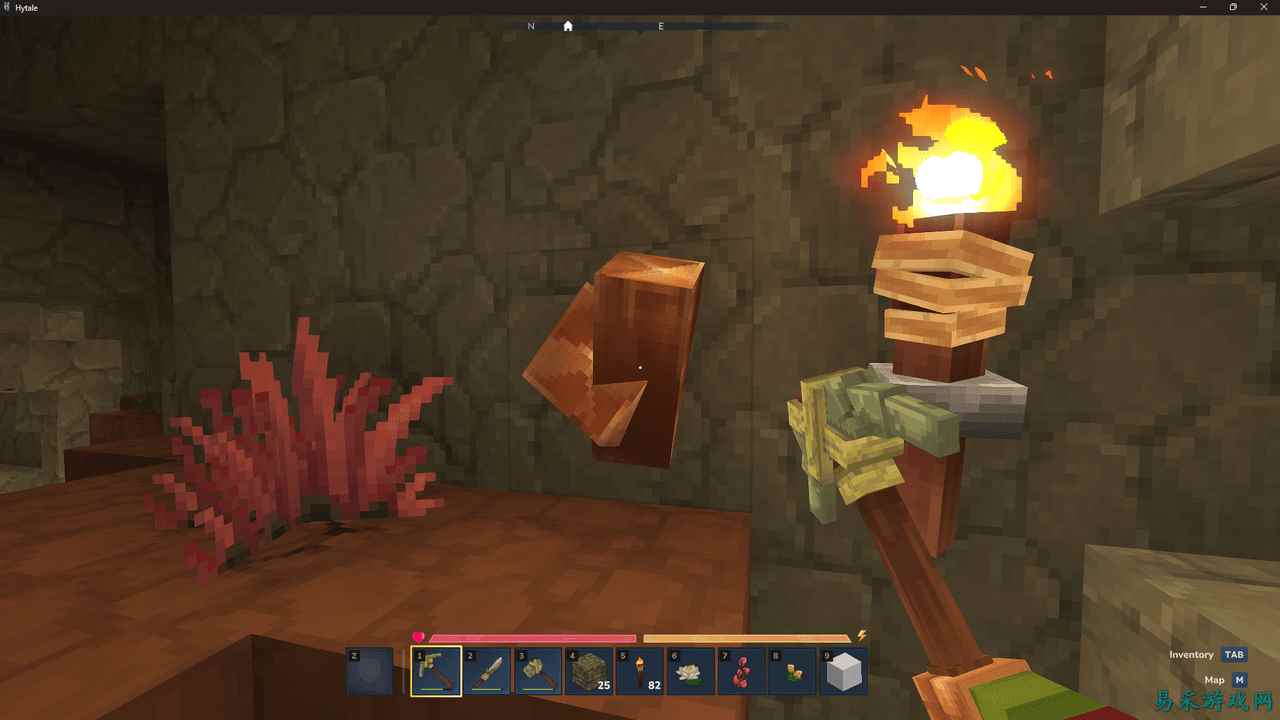Select the torch item showing 82 count
The image size is (1280, 720).
(x=641, y=669)
